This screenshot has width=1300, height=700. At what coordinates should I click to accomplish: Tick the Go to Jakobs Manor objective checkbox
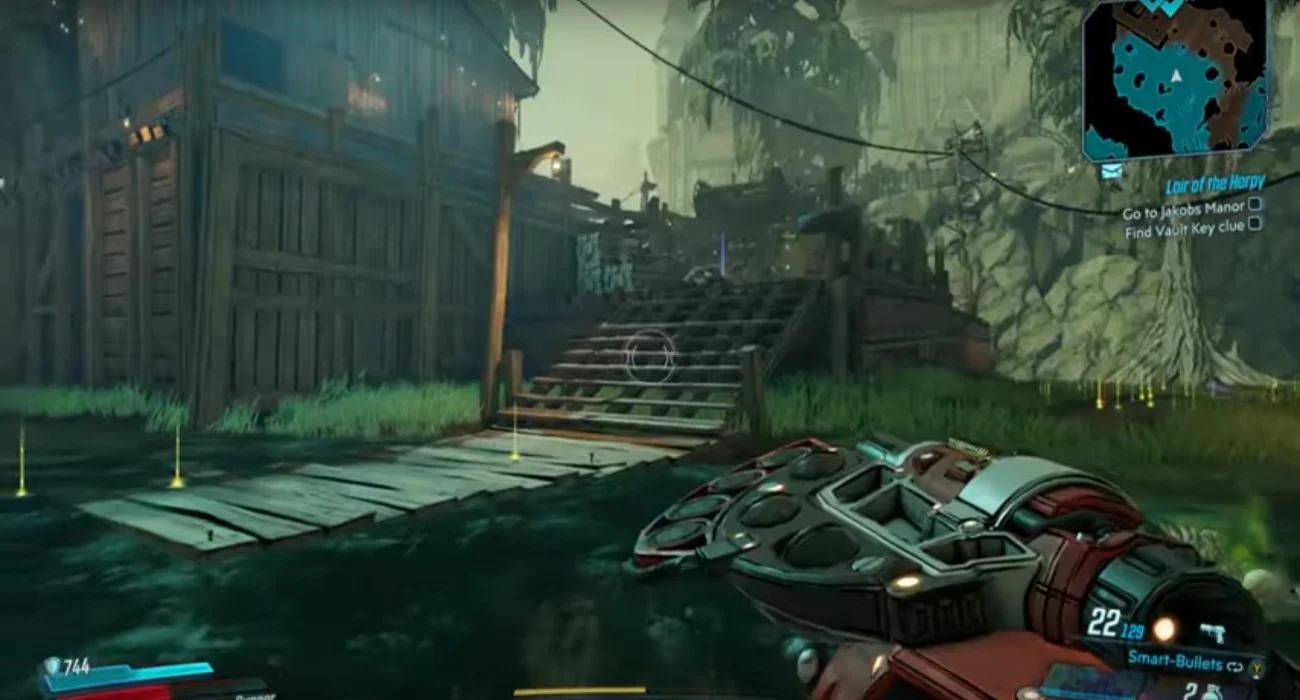pyautogui.click(x=1255, y=205)
